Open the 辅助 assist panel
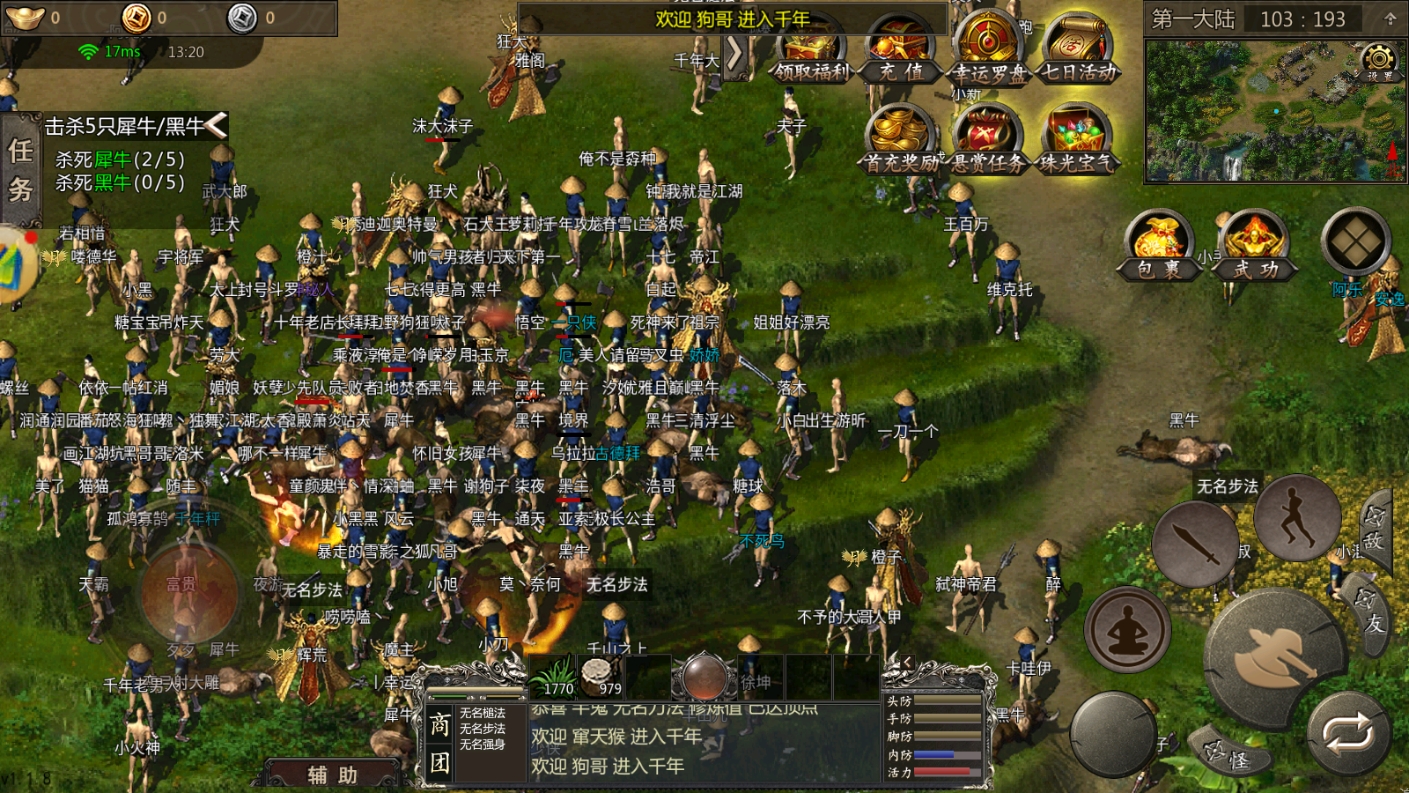The image size is (1409, 793). pos(332,775)
